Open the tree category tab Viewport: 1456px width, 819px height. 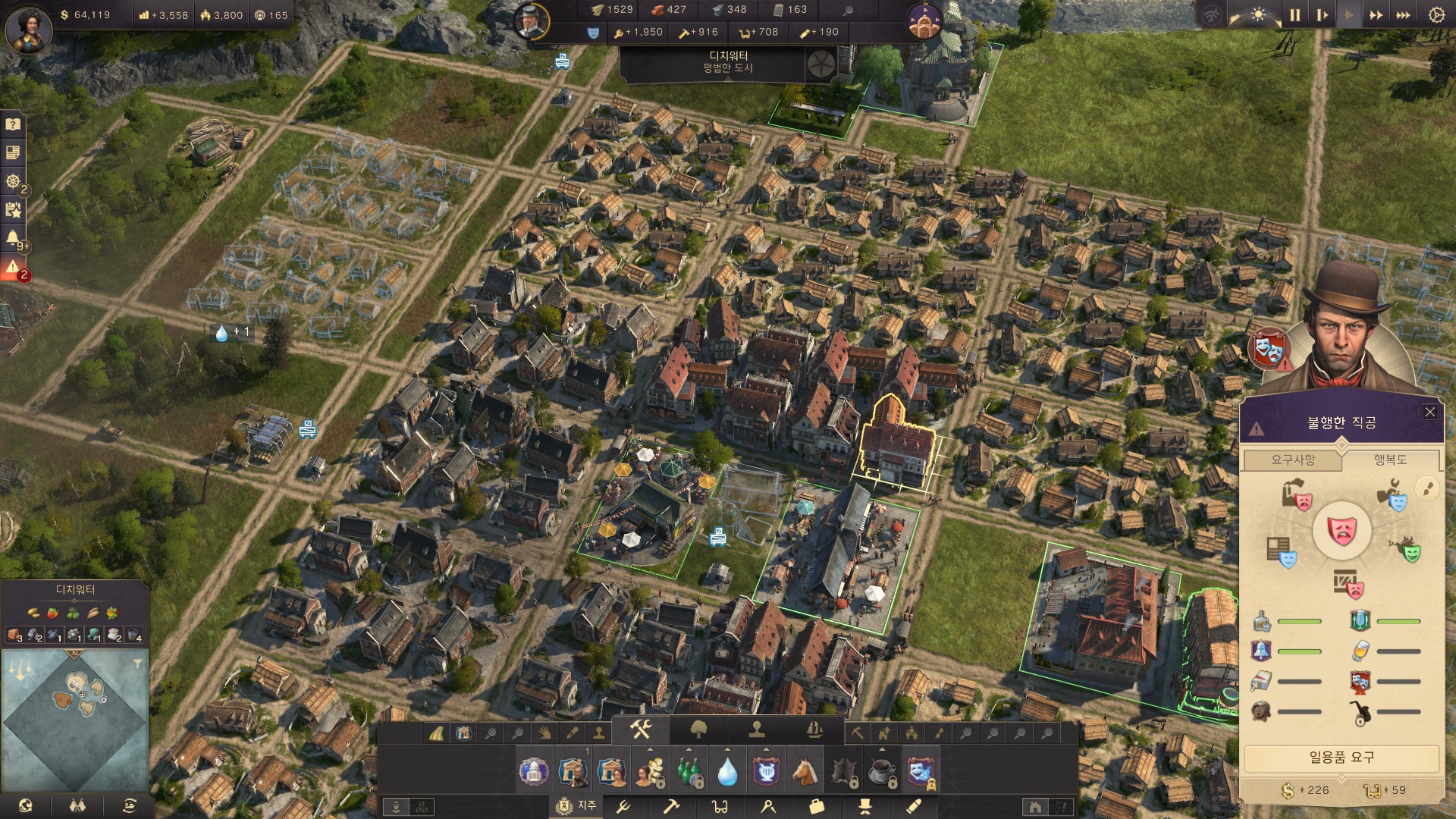coord(698,730)
